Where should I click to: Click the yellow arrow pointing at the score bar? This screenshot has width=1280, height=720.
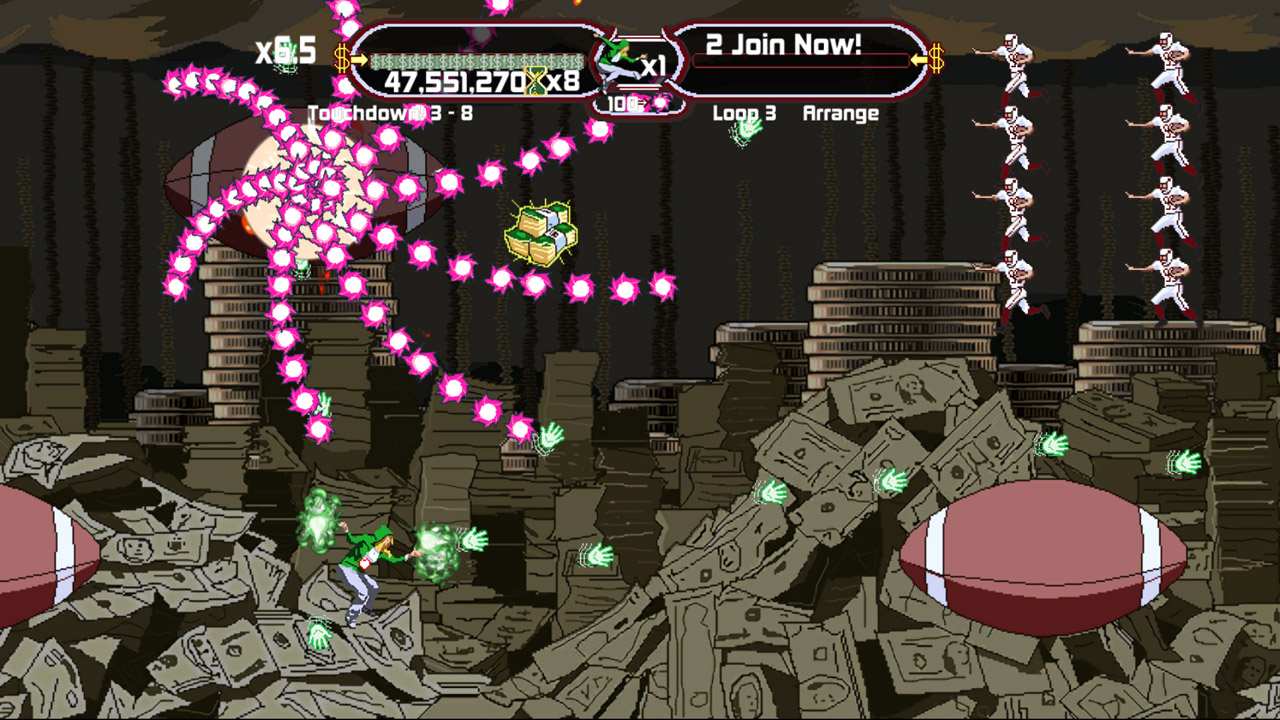[359, 58]
